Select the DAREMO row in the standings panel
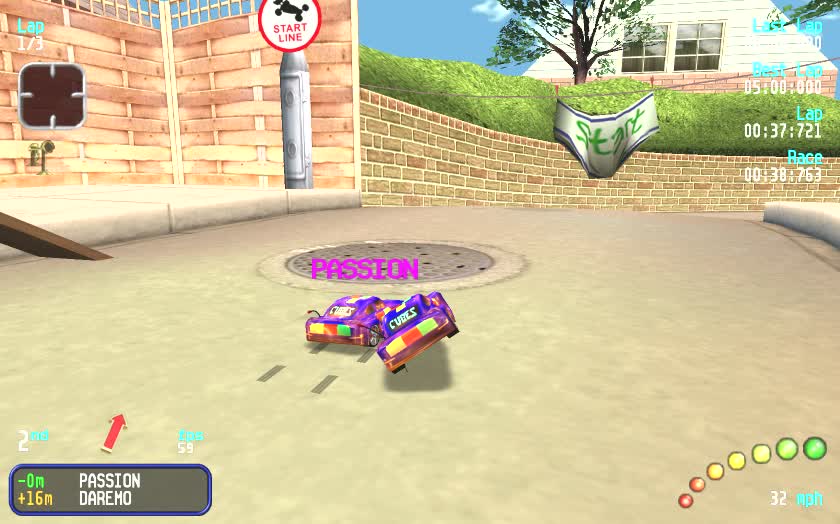Screen dimensions: 840x524 [110, 498]
